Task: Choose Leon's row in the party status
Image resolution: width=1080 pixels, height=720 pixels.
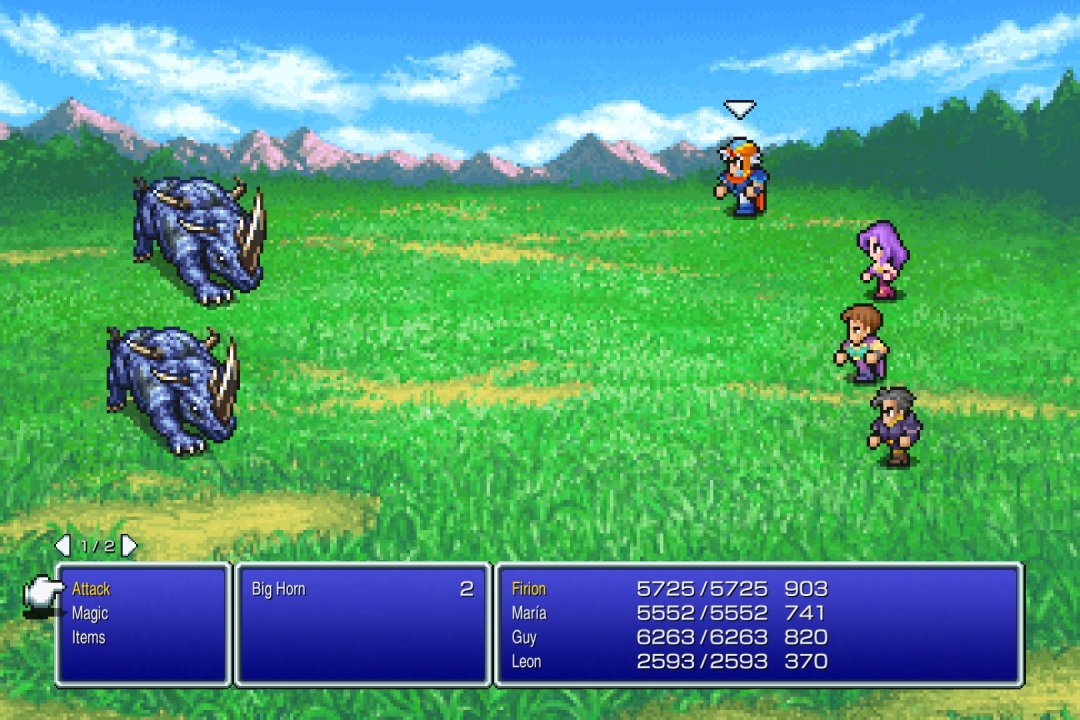Action: (526, 661)
